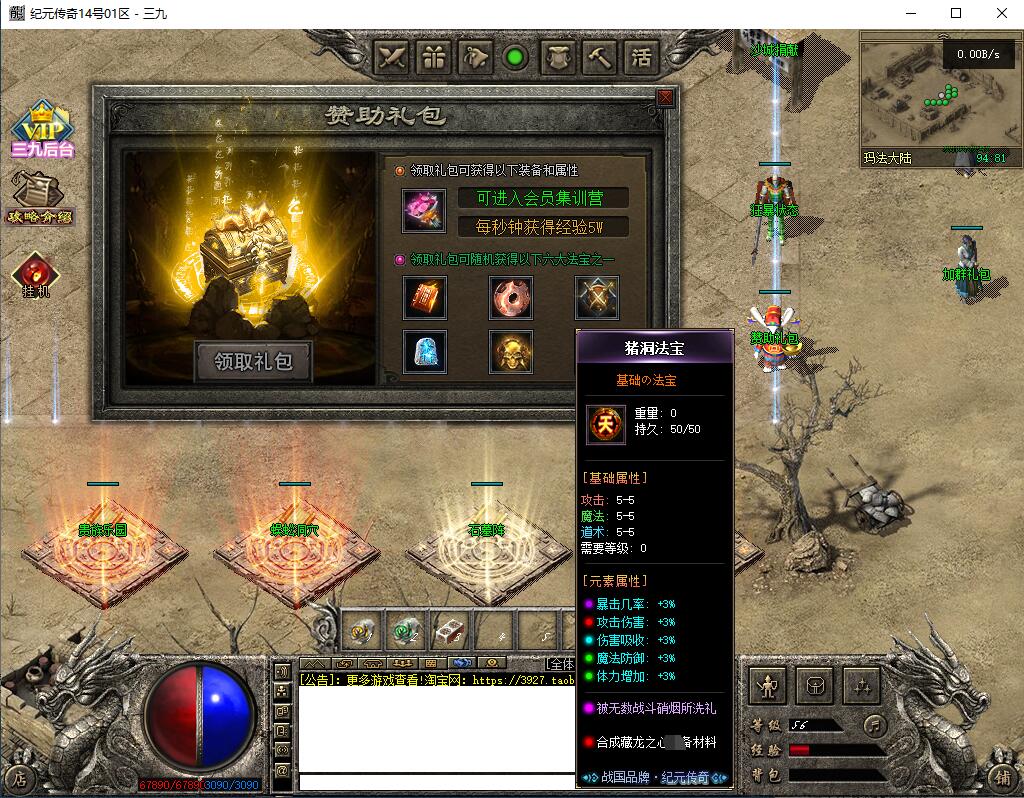Click the armor toolbar button
Viewport: 1024px width, 798px height.
pyautogui.click(x=558, y=57)
